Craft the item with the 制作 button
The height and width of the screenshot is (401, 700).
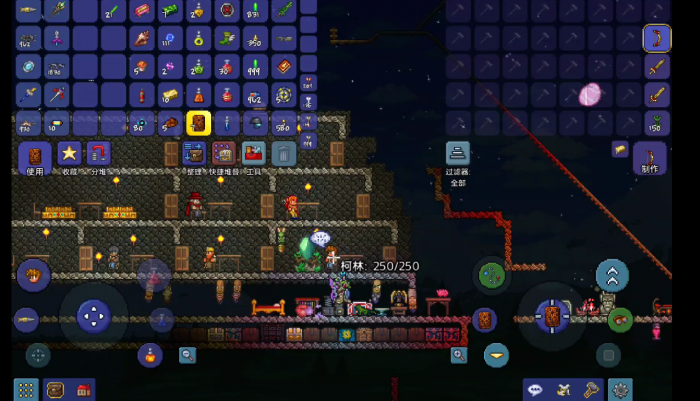coord(649,158)
